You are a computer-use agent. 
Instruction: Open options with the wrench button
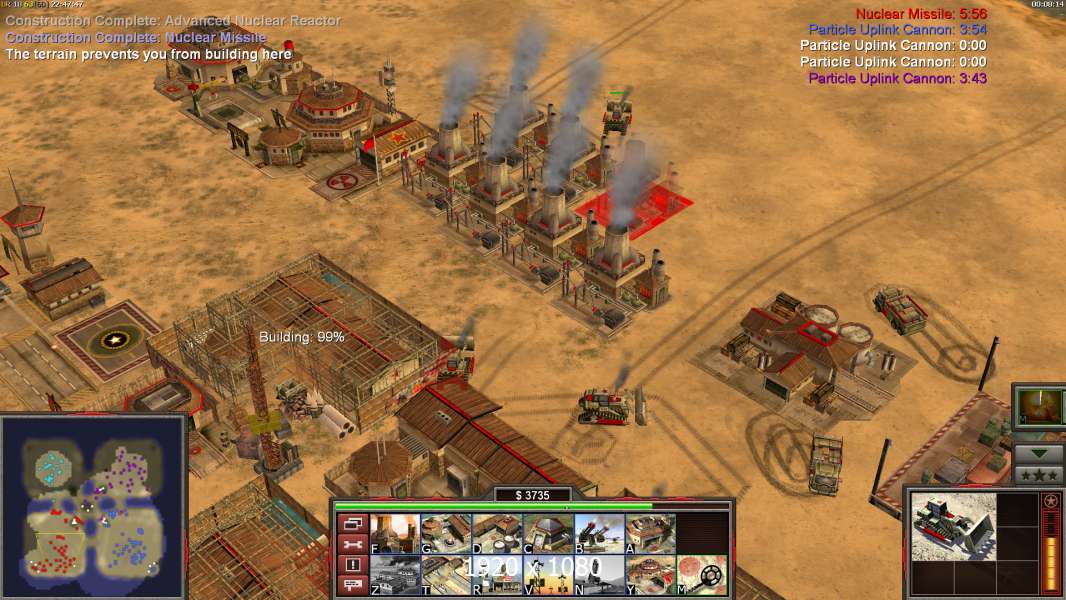coord(351,544)
